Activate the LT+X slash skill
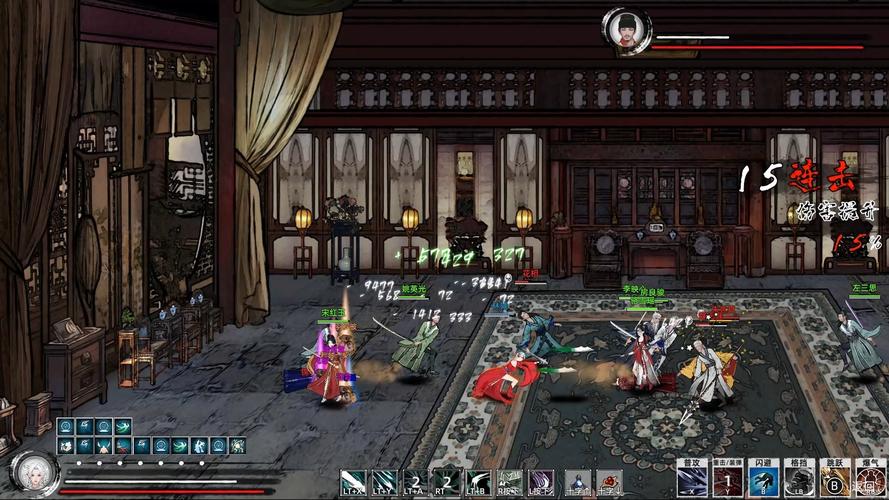The height and width of the screenshot is (500, 889). 353,482
